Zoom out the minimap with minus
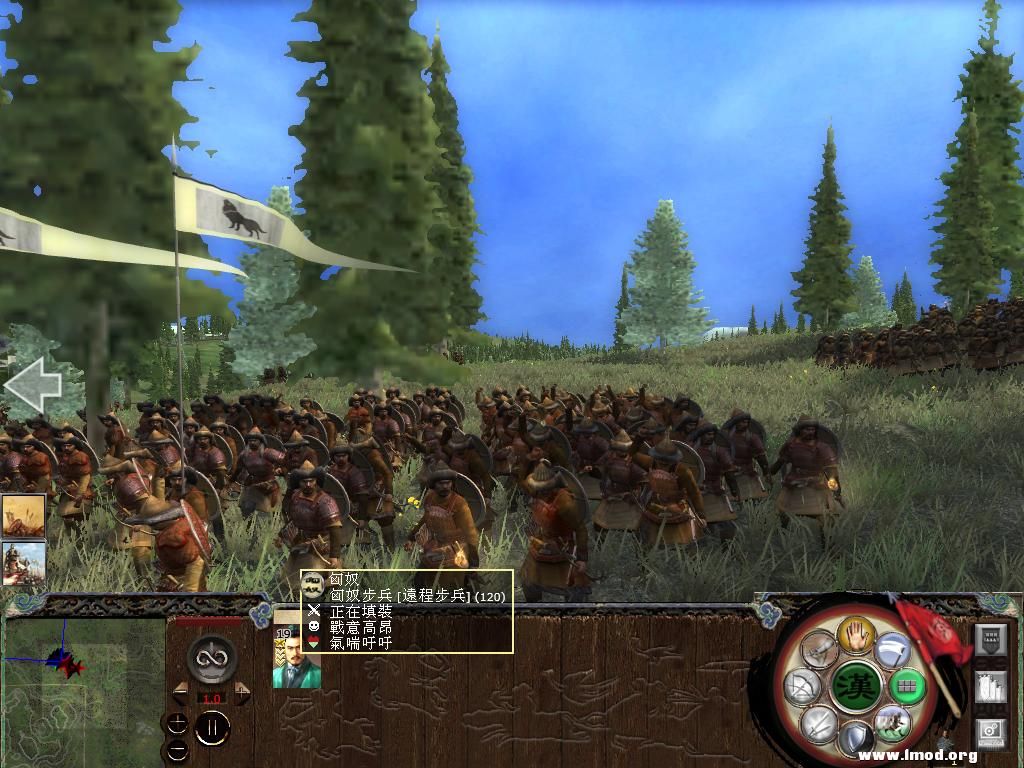 [177, 748]
